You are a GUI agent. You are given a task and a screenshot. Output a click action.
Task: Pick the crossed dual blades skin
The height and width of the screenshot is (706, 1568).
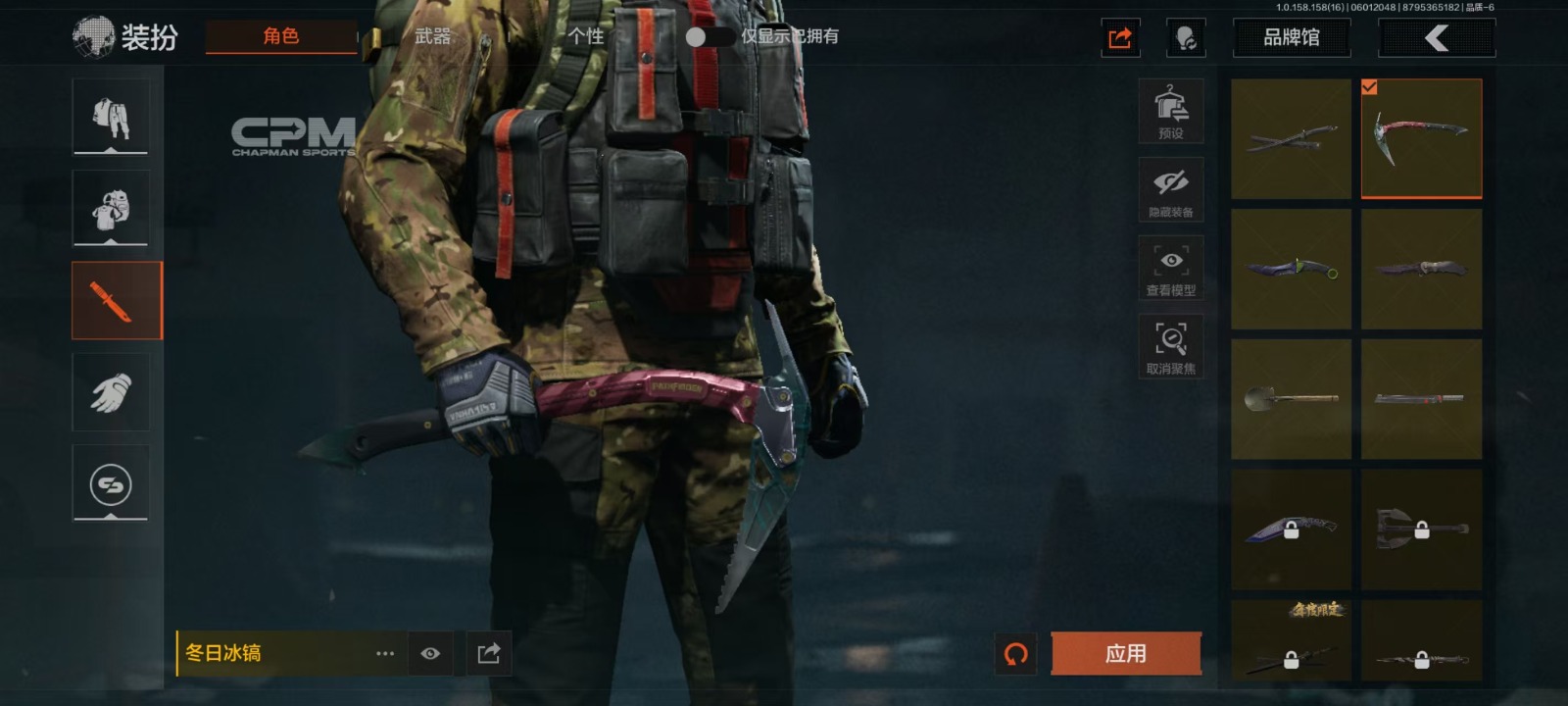[x=1291, y=139]
